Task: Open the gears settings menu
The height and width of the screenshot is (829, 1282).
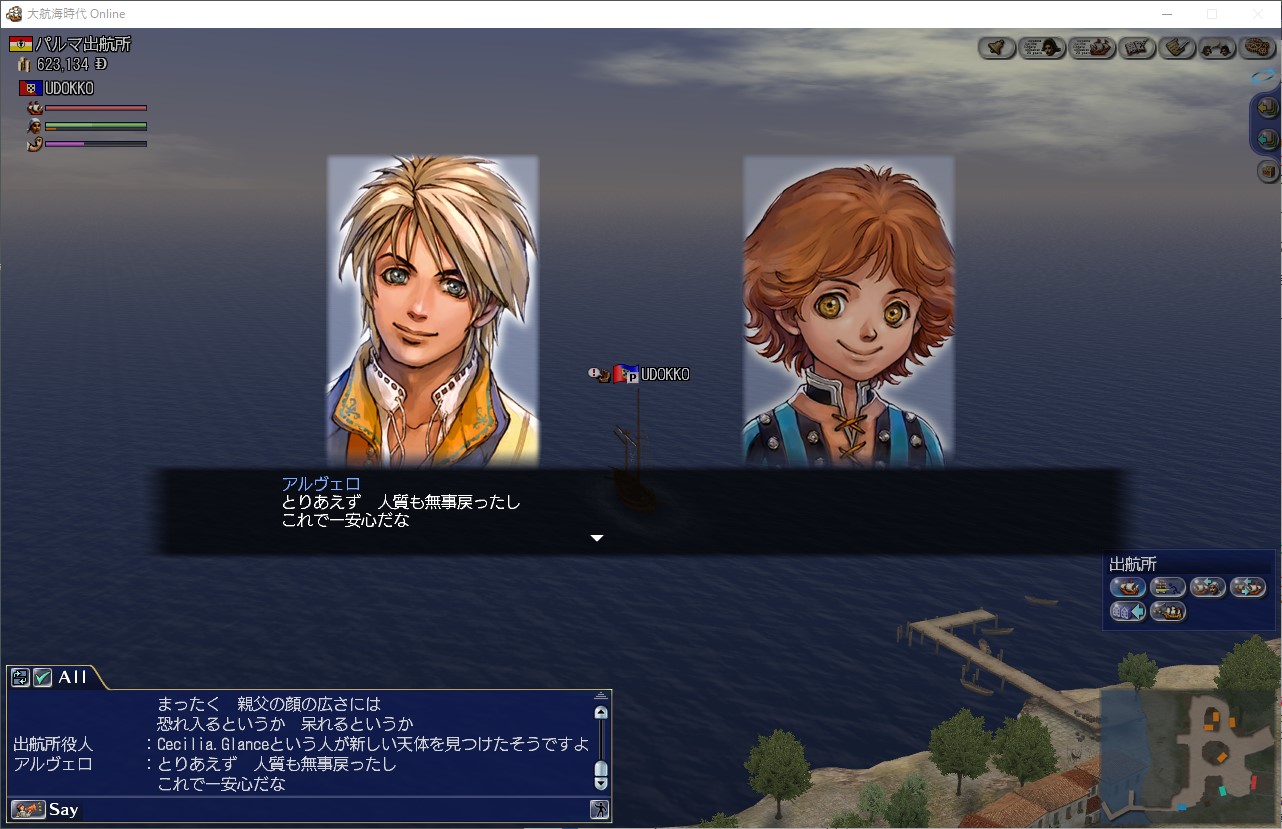Action: point(1257,47)
